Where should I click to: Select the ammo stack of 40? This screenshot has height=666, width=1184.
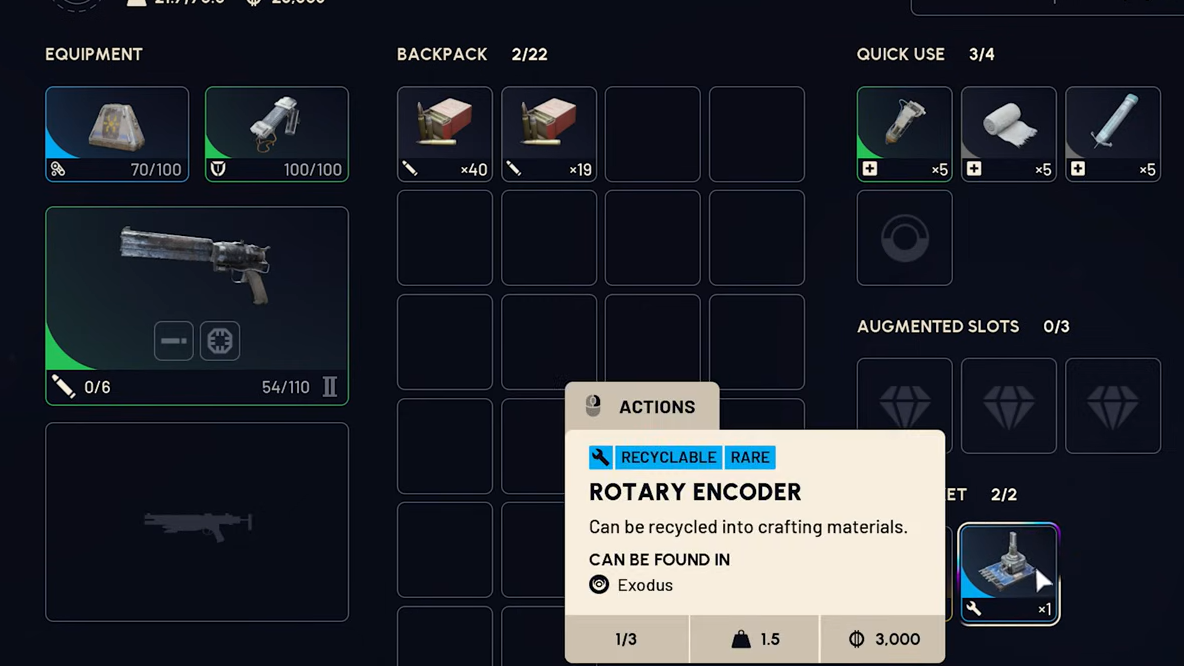click(x=445, y=134)
